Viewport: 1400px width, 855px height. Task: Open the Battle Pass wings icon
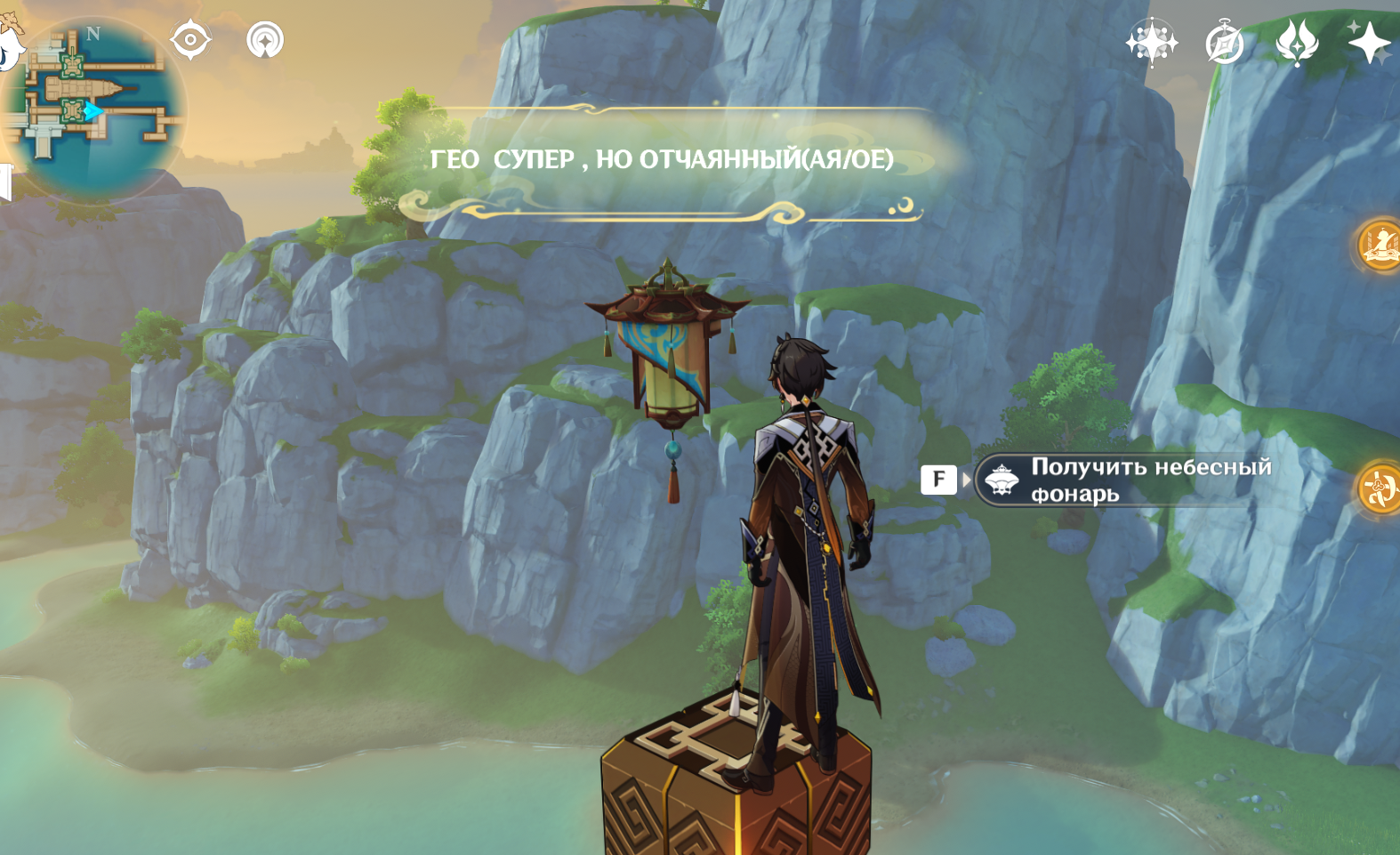[x=1296, y=42]
